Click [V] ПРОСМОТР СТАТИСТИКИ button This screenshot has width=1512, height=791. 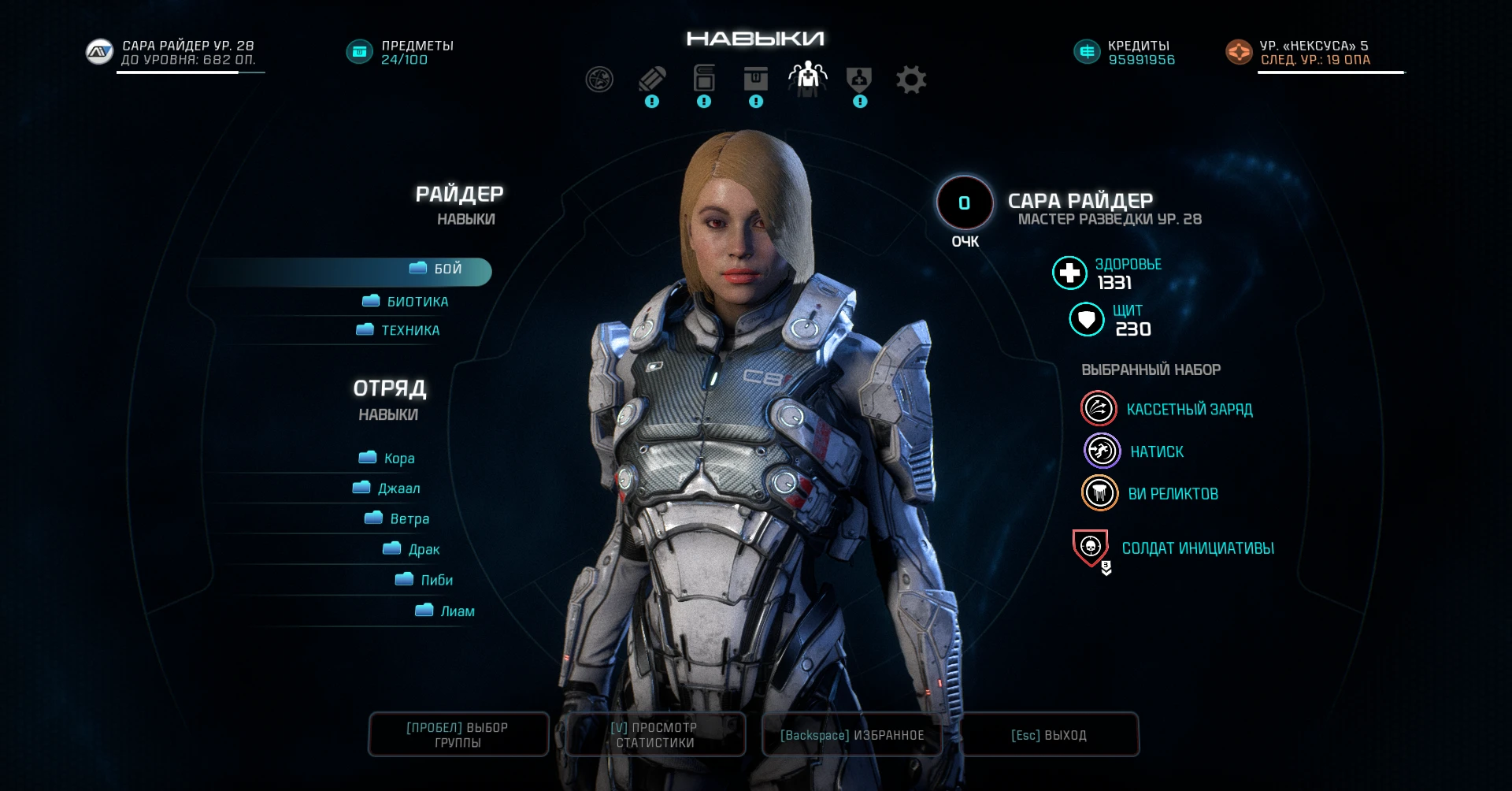pos(654,734)
